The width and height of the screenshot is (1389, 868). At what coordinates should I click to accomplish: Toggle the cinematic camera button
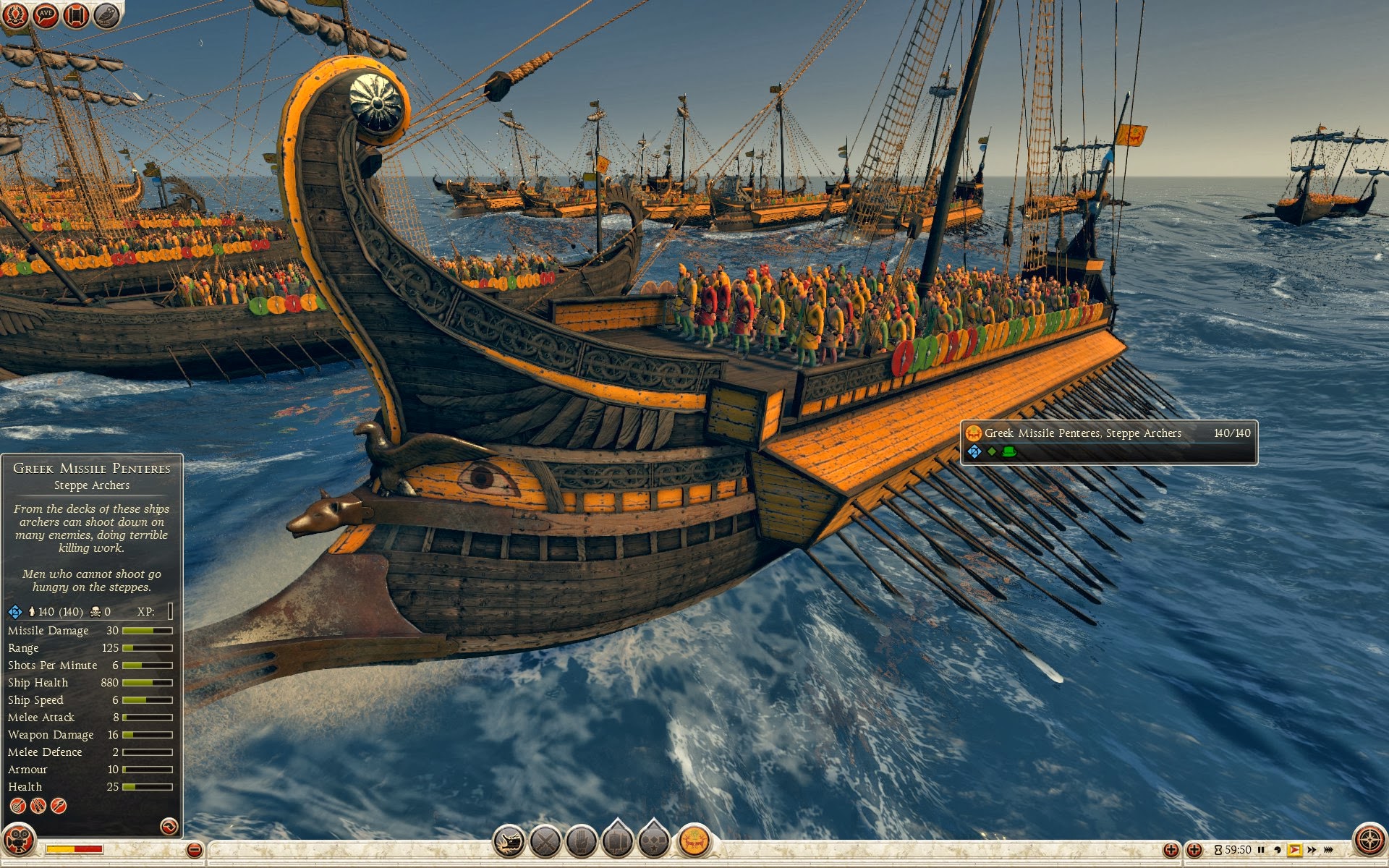[x=19, y=841]
